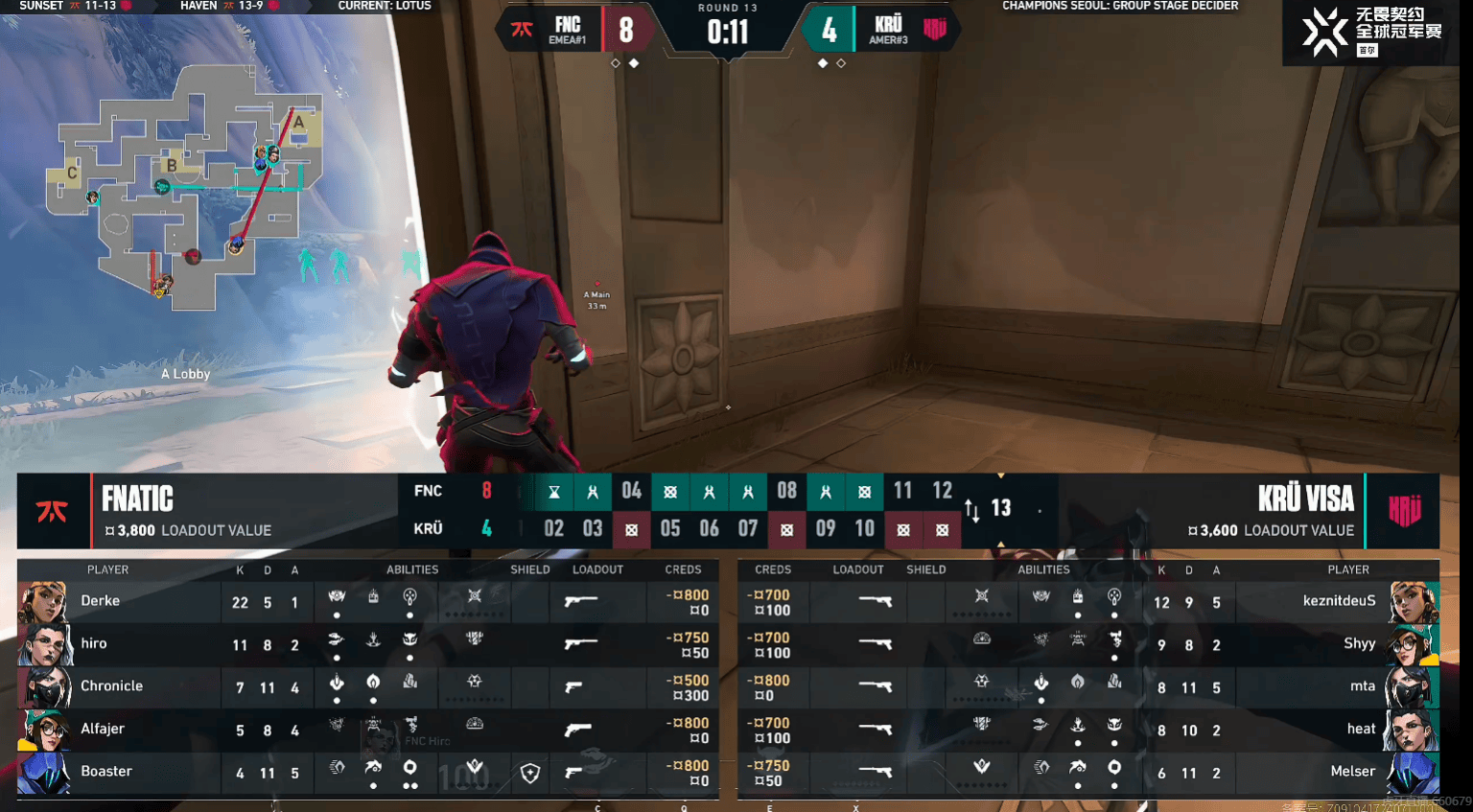Click the Champions tournament logo
Screen dimensions: 1473x812
point(1371,32)
